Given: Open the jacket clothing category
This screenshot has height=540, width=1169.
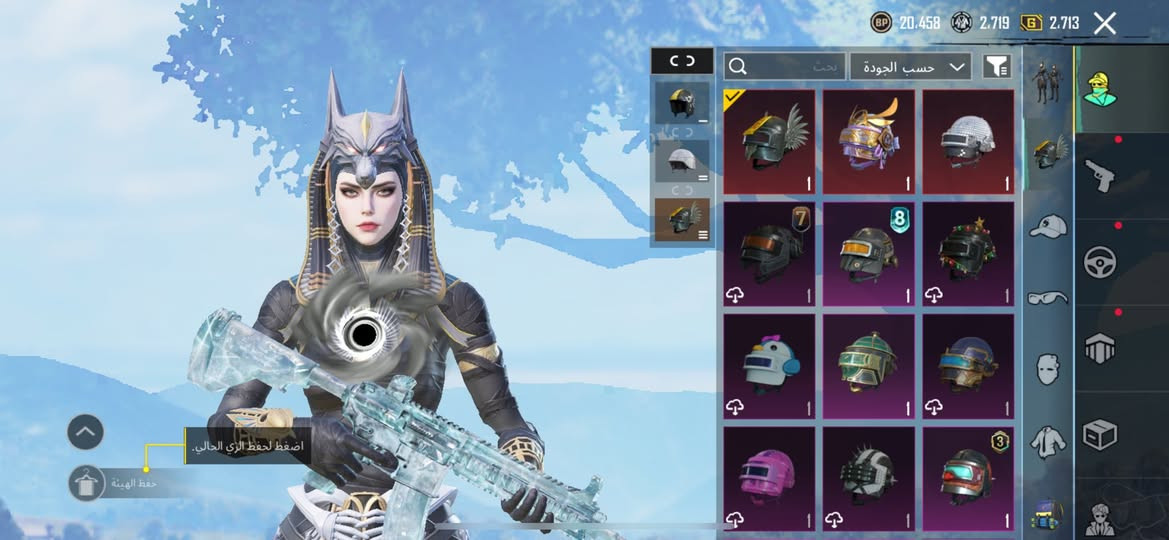Looking at the screenshot, I should pyautogui.click(x=1047, y=440).
